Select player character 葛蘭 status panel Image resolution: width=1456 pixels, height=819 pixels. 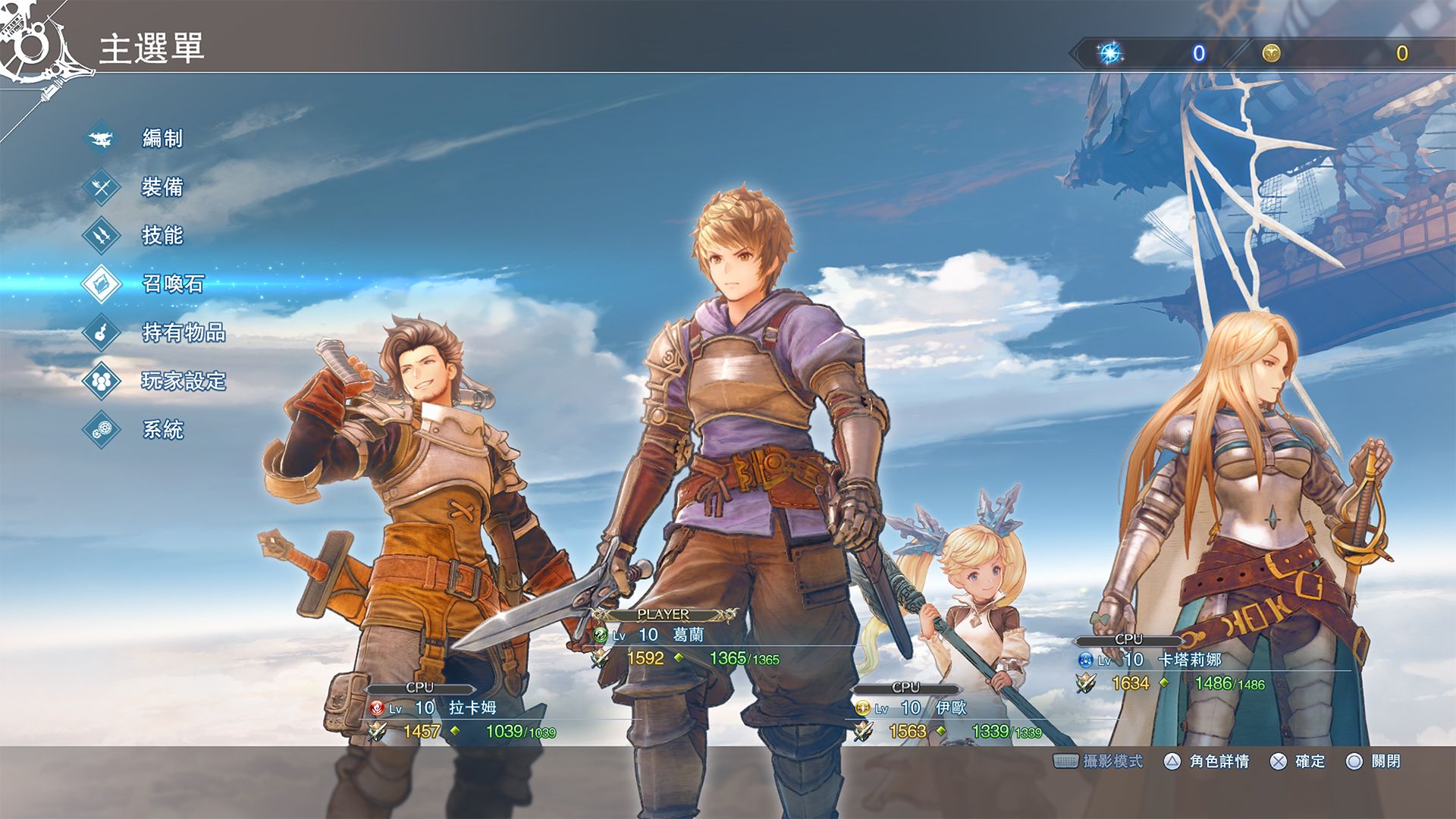tap(686, 645)
